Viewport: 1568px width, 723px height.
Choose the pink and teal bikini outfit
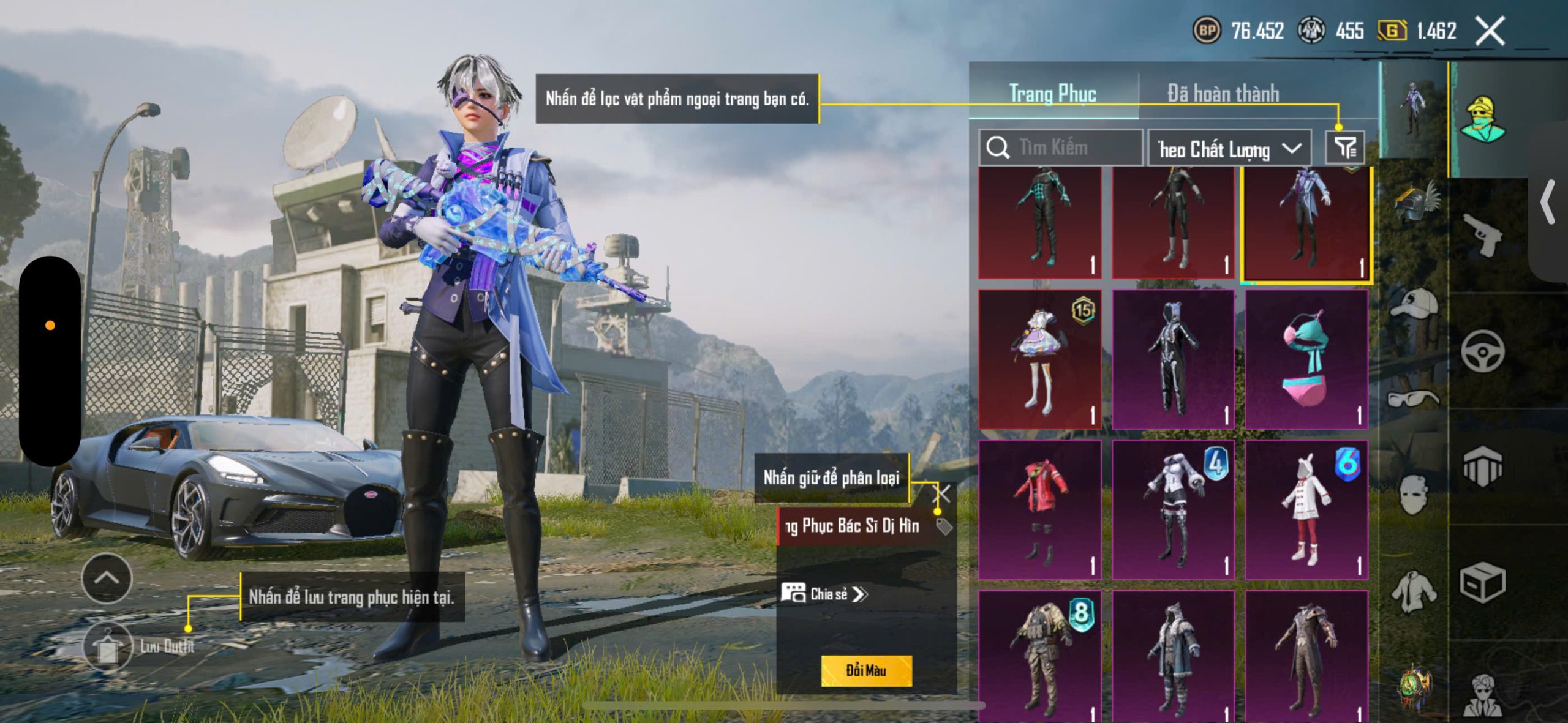click(1306, 359)
